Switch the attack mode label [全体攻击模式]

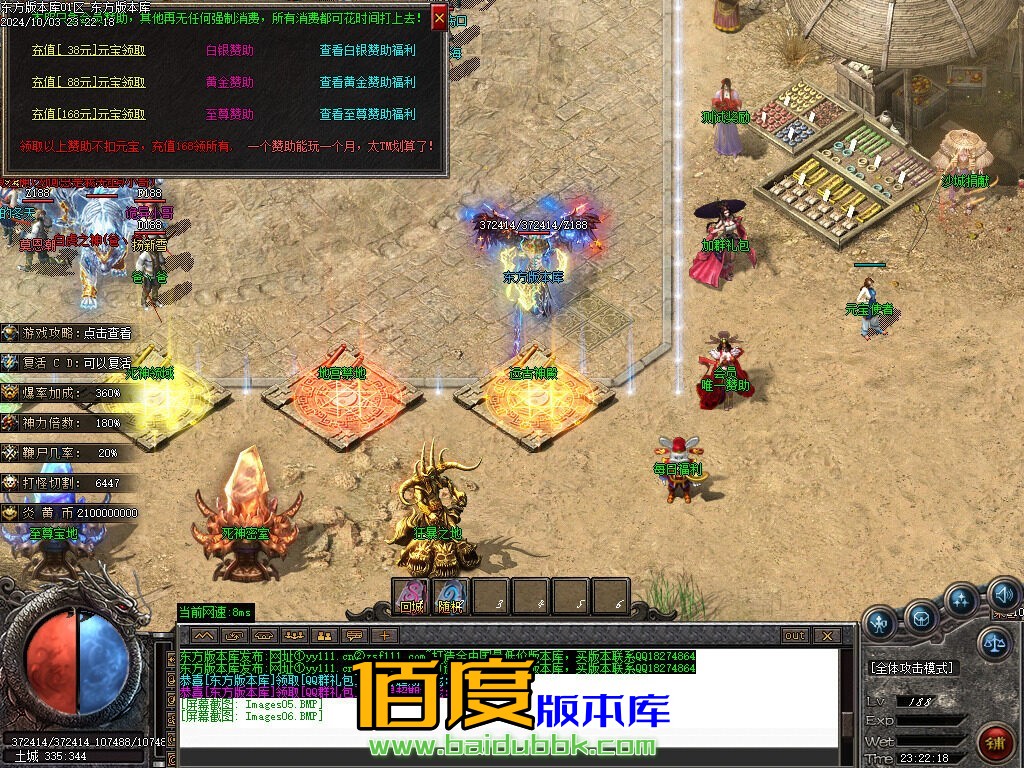(911, 668)
